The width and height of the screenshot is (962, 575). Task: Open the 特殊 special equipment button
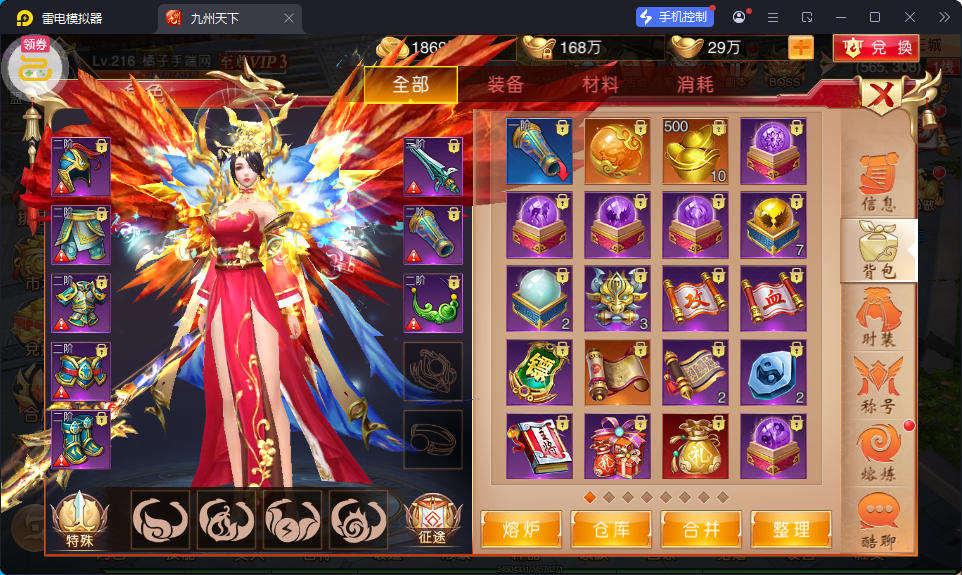pos(80,520)
